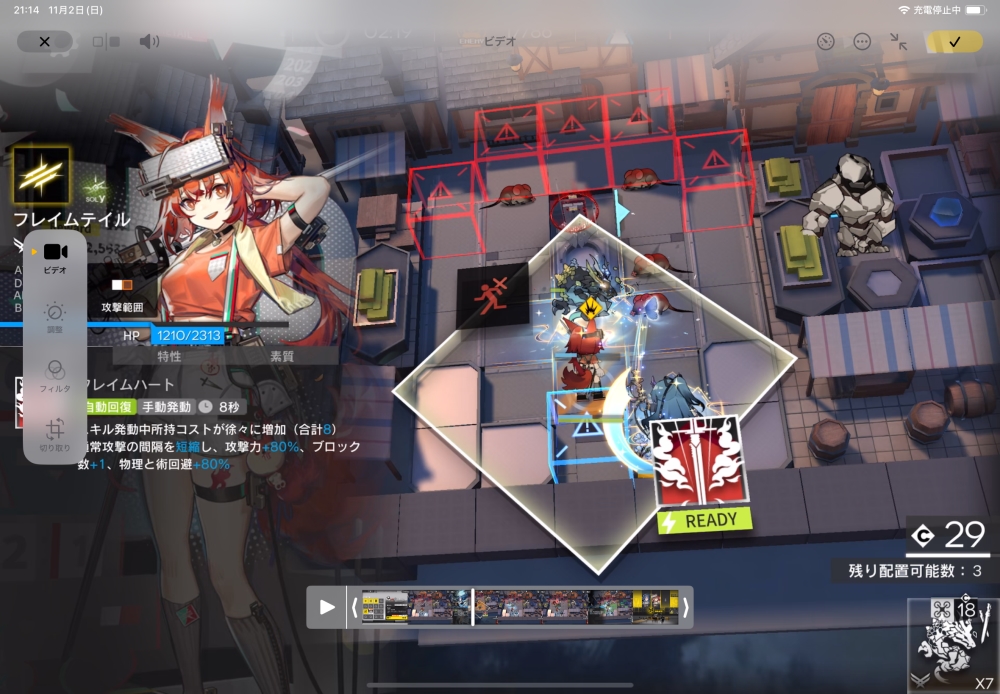Switch to the 素質 tab
Image resolution: width=1000 pixels, height=694 pixels.
283,356
